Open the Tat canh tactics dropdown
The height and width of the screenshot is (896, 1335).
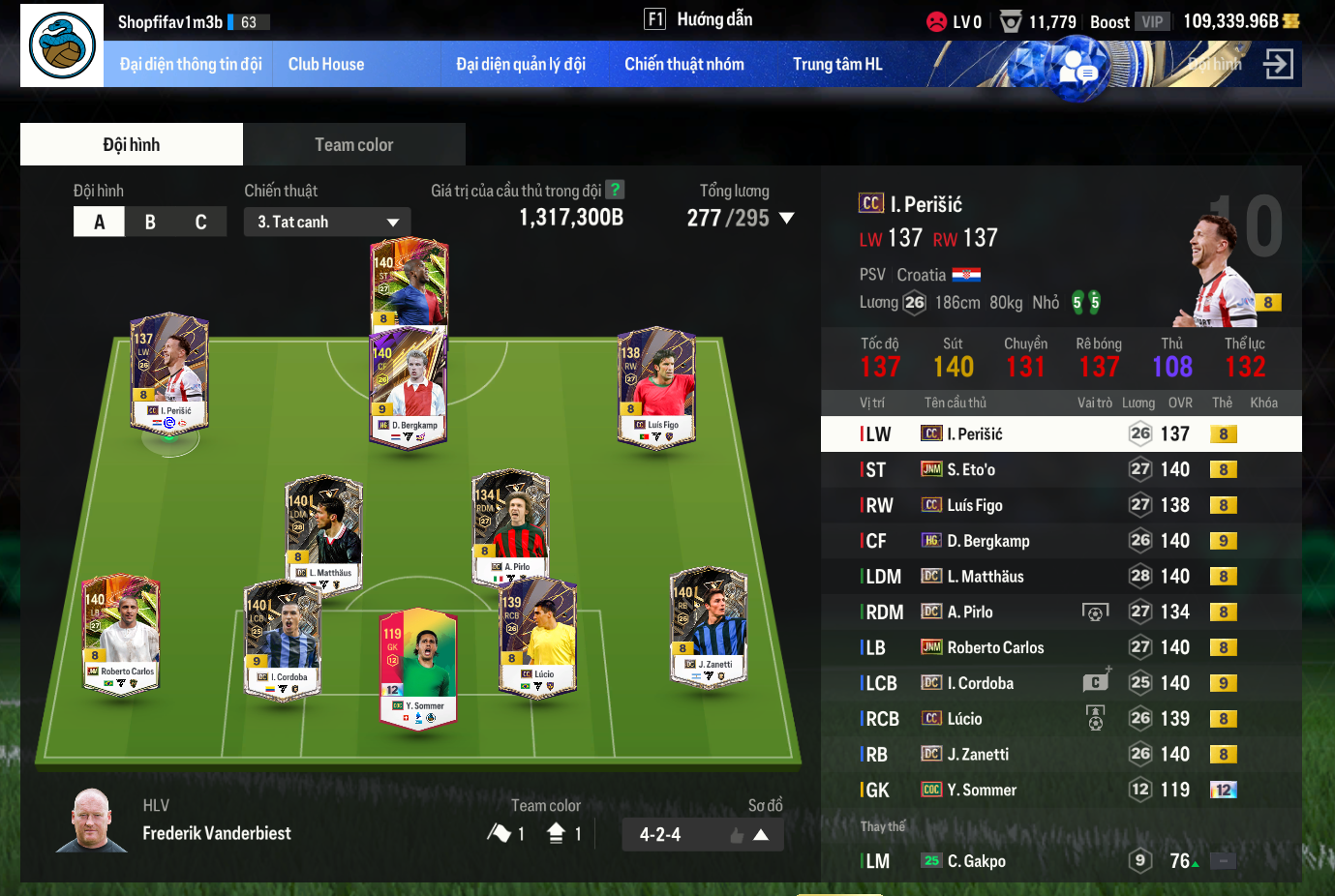tap(327, 222)
